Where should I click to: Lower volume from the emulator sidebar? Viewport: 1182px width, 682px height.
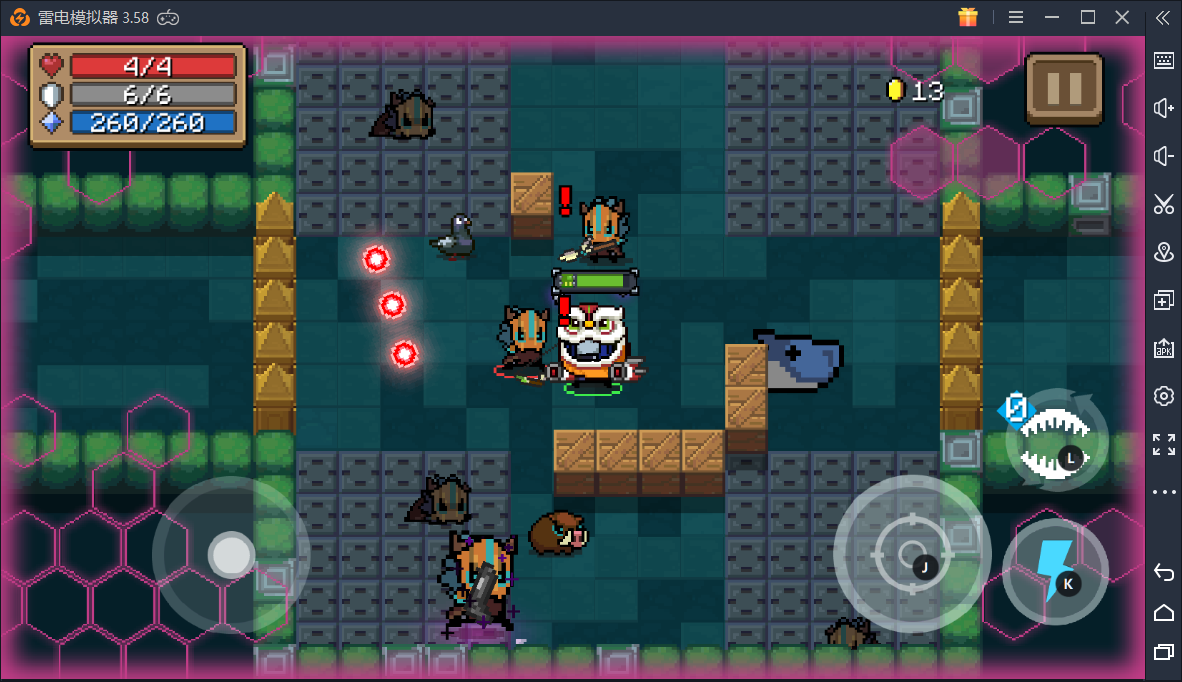pyautogui.click(x=1163, y=156)
